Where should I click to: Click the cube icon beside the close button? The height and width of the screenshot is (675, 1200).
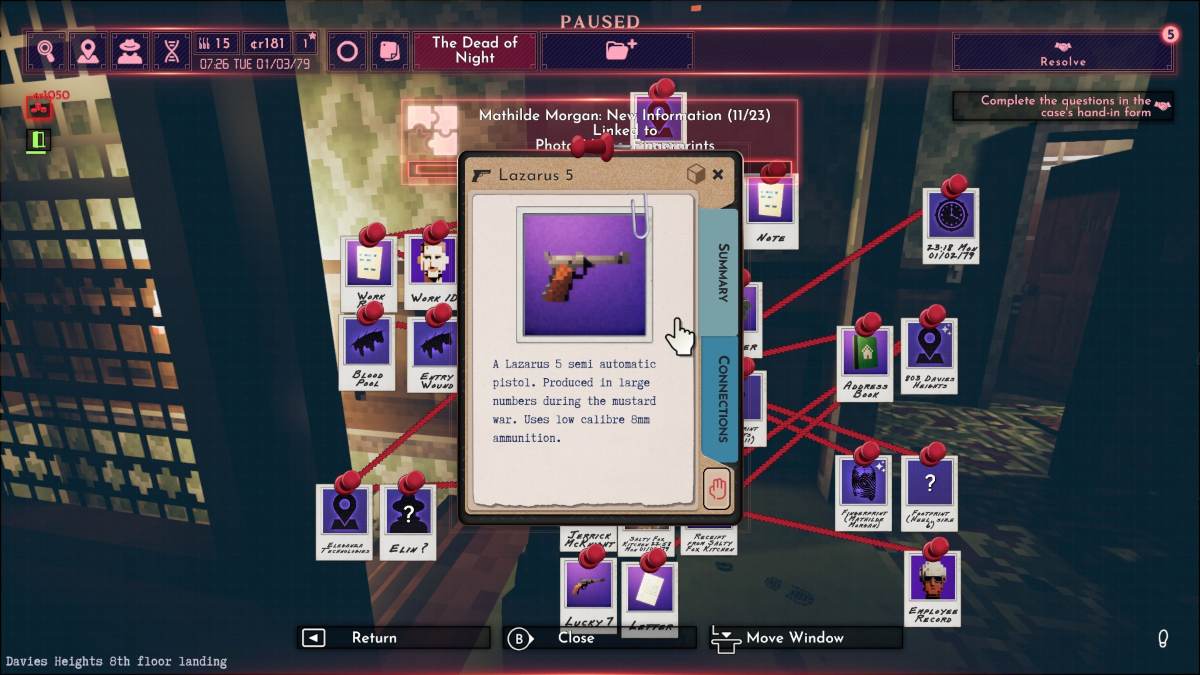[x=696, y=175]
